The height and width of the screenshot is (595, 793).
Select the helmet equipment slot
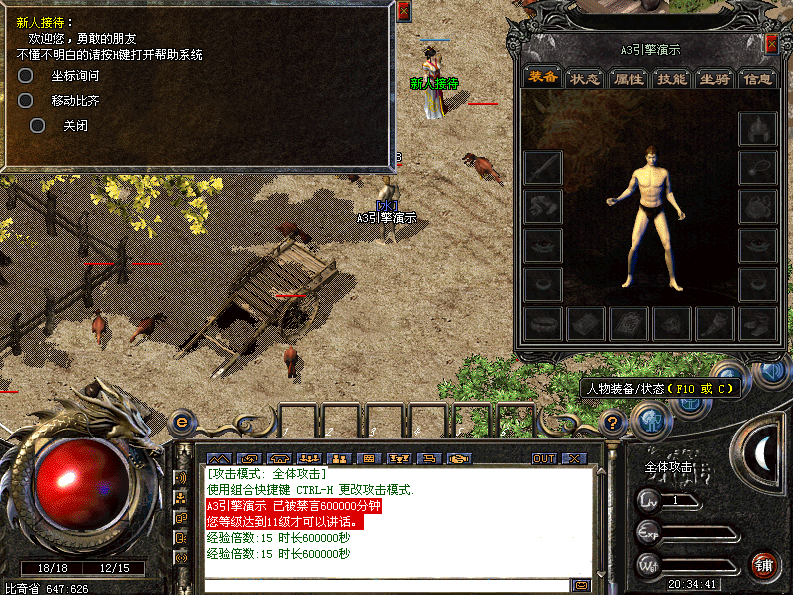click(757, 129)
